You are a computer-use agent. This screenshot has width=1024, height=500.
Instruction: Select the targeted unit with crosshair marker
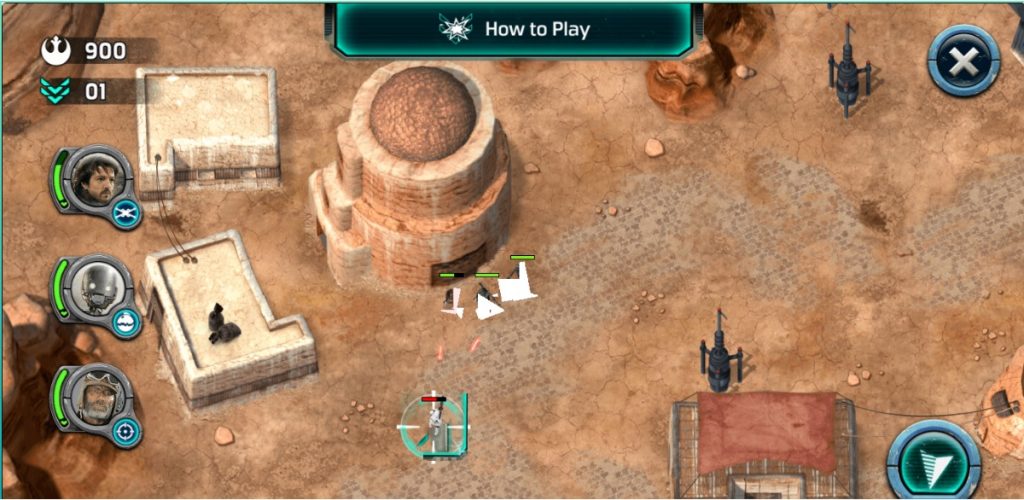click(433, 424)
